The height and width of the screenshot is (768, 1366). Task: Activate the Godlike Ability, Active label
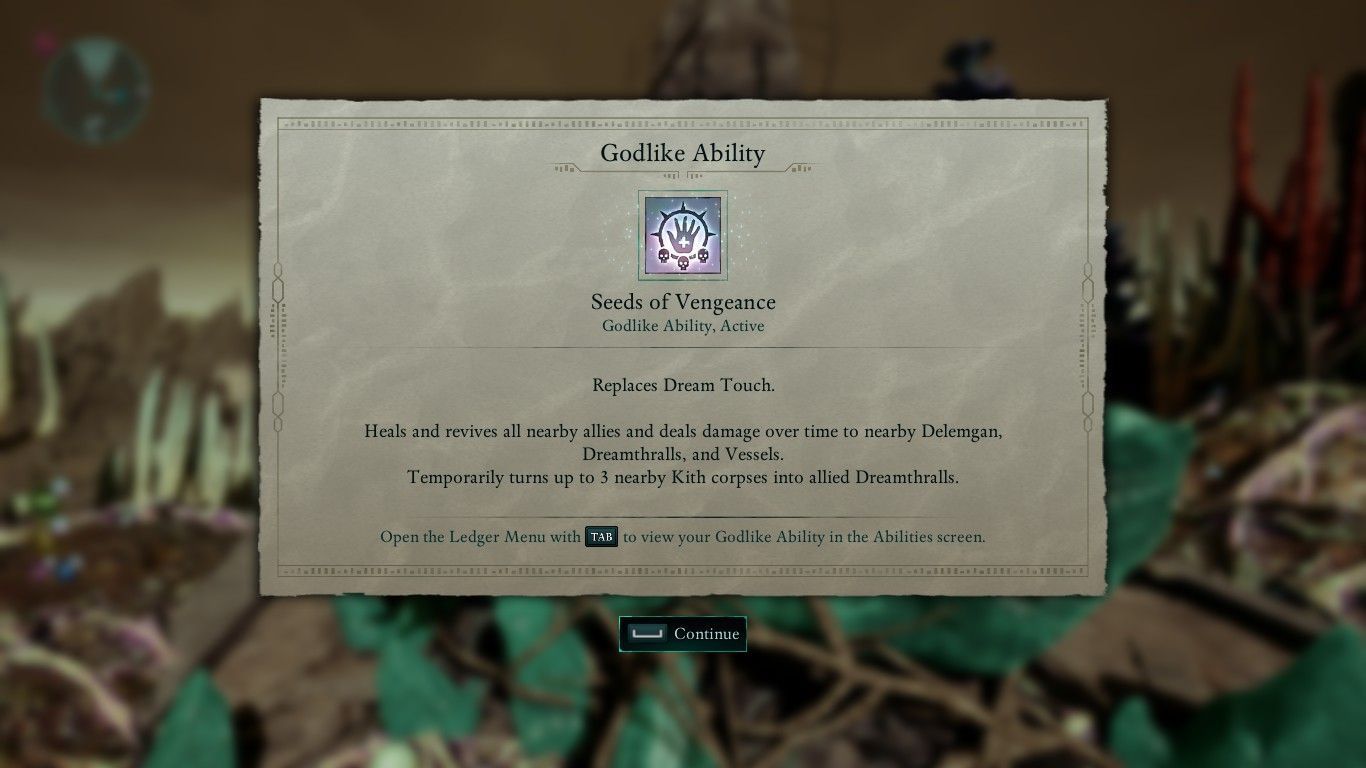pos(683,326)
